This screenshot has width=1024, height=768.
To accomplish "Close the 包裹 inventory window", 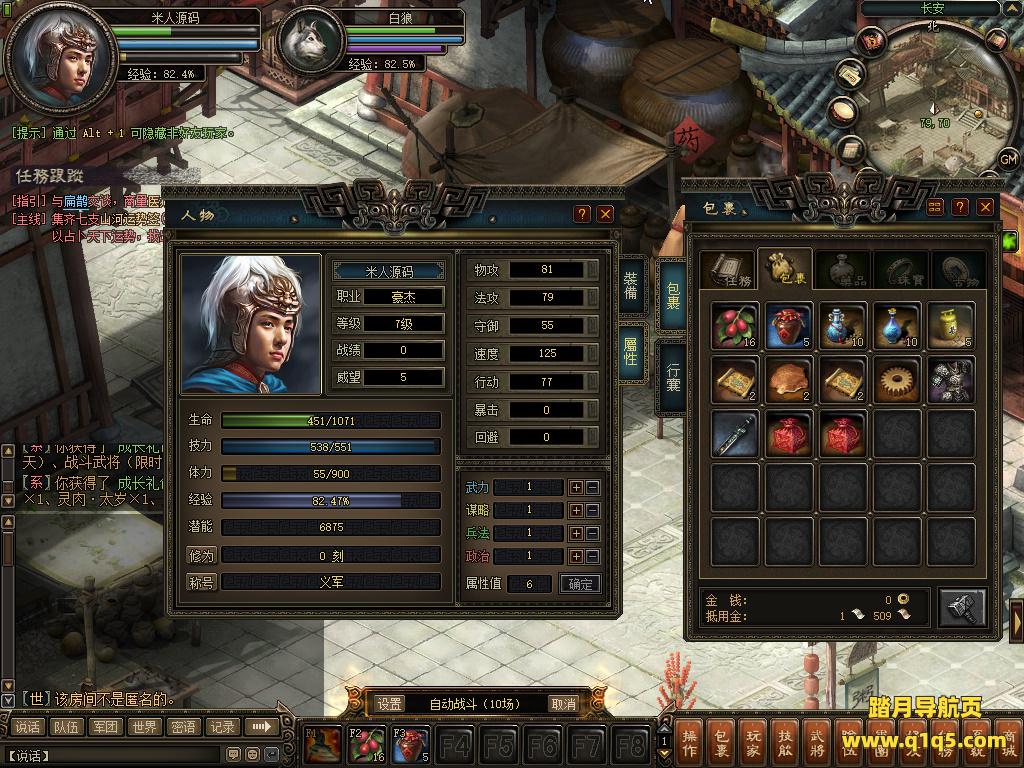I will tap(986, 207).
